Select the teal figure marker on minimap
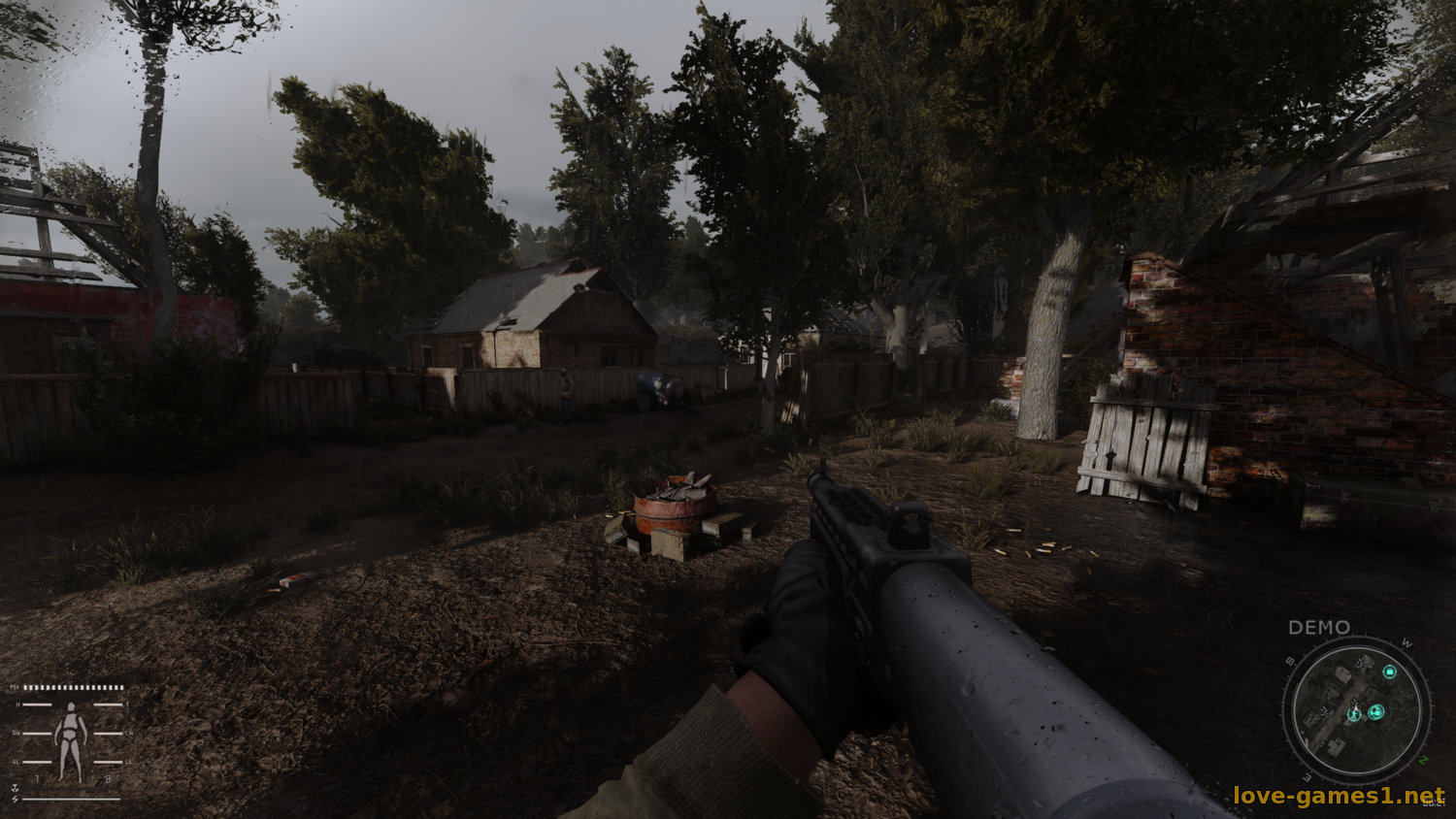The height and width of the screenshot is (819, 1456). 1355,714
